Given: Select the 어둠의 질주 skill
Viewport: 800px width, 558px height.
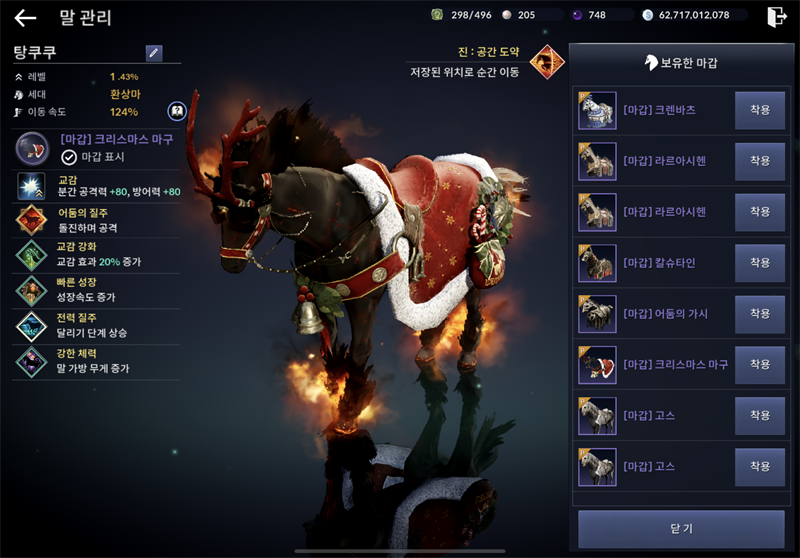Looking at the screenshot, I should coord(31,220).
